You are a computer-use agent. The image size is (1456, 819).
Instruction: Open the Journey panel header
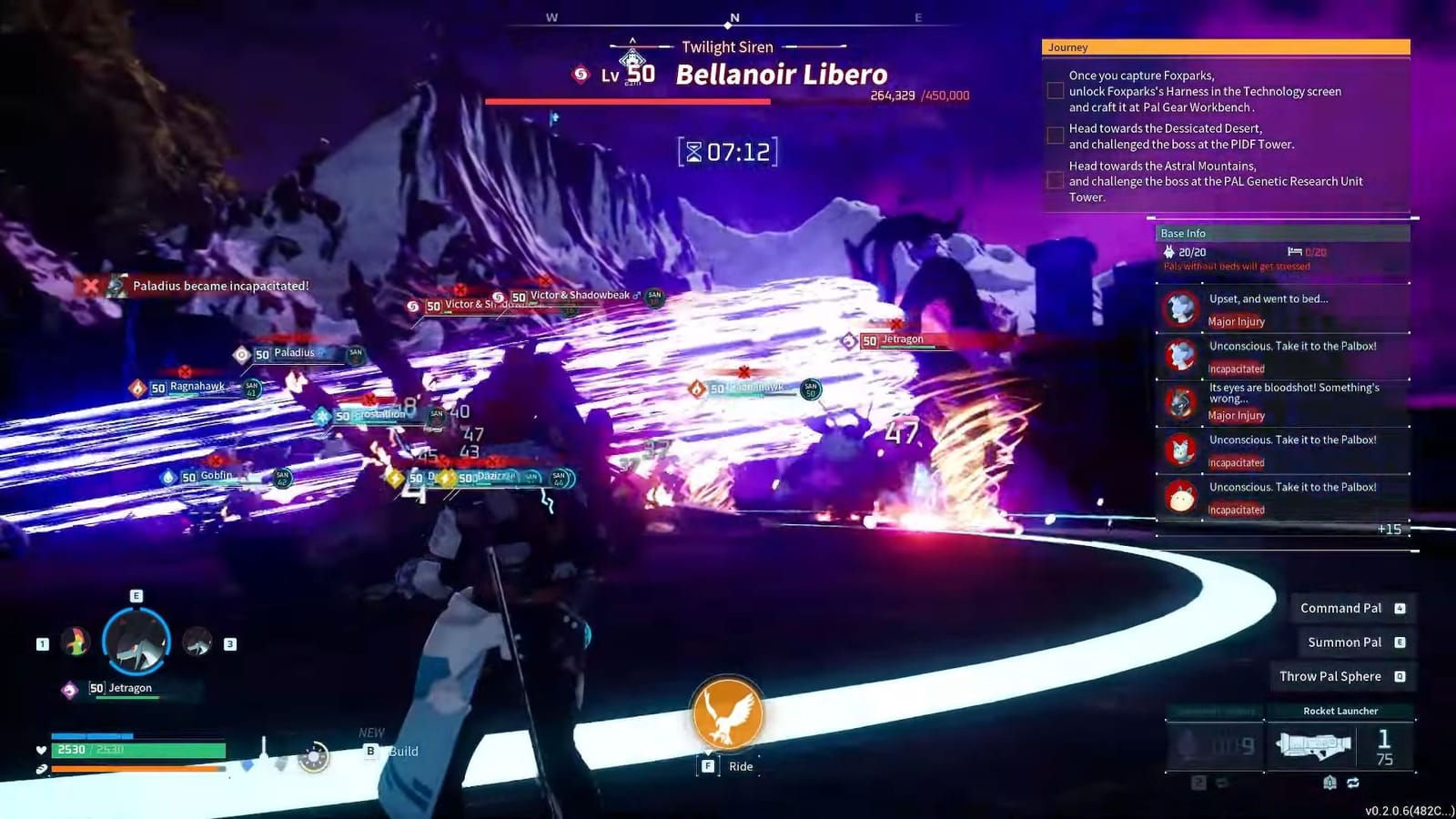pos(1067,46)
